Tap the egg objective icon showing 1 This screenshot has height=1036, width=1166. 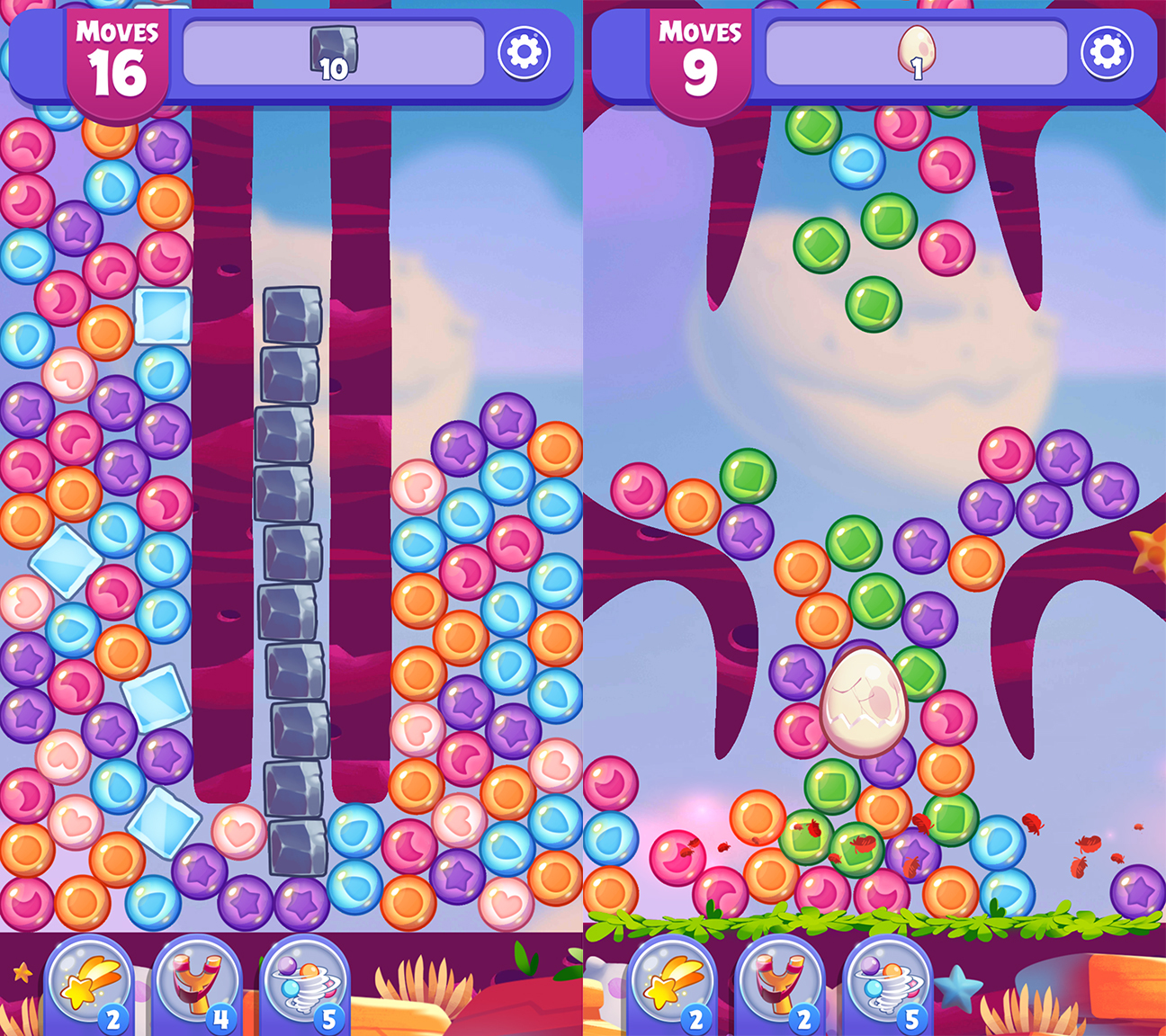(x=915, y=51)
